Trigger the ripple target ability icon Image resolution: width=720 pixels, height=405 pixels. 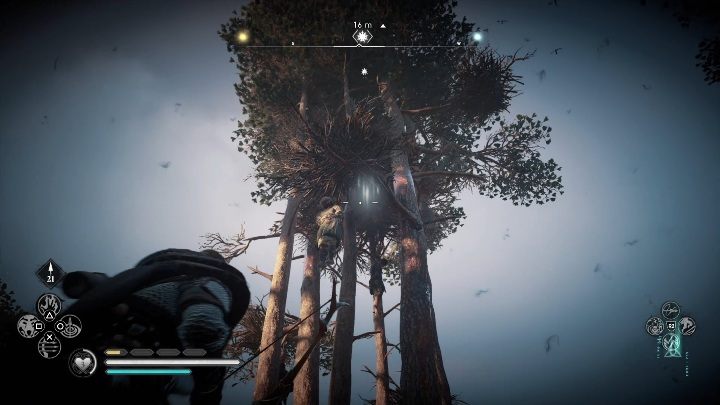[70, 326]
